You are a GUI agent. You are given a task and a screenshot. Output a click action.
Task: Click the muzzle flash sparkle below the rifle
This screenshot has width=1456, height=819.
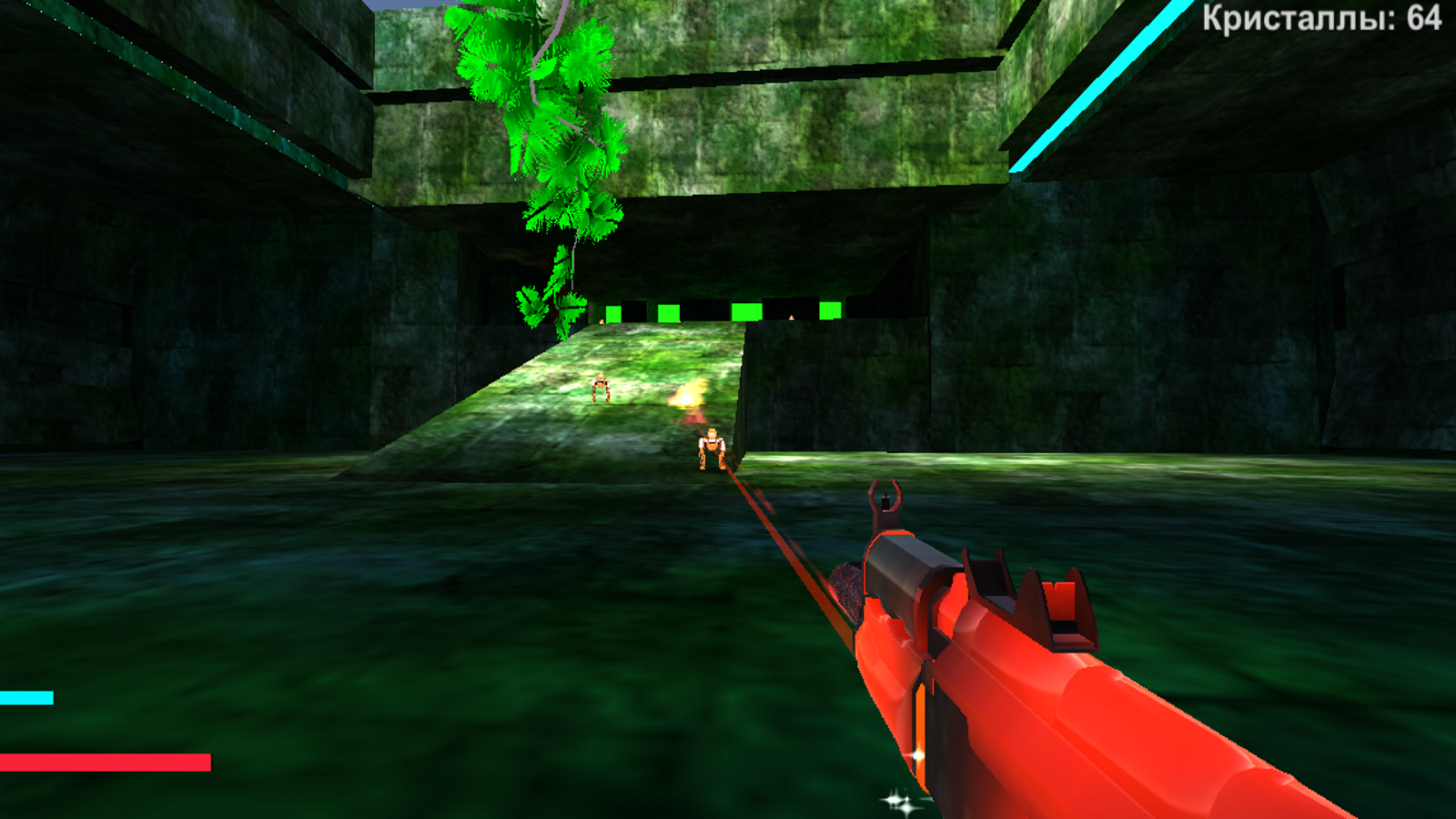coord(896,800)
